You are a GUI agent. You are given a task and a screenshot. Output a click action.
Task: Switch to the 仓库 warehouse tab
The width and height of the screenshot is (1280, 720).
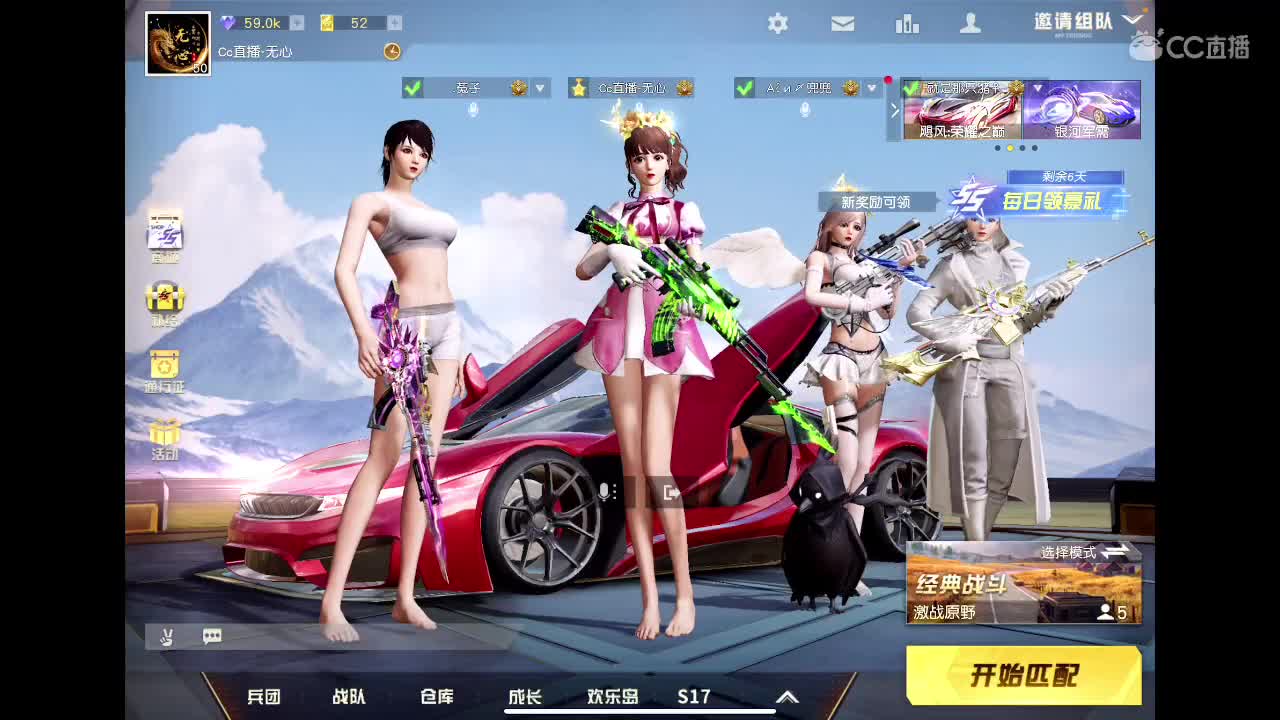[434, 697]
